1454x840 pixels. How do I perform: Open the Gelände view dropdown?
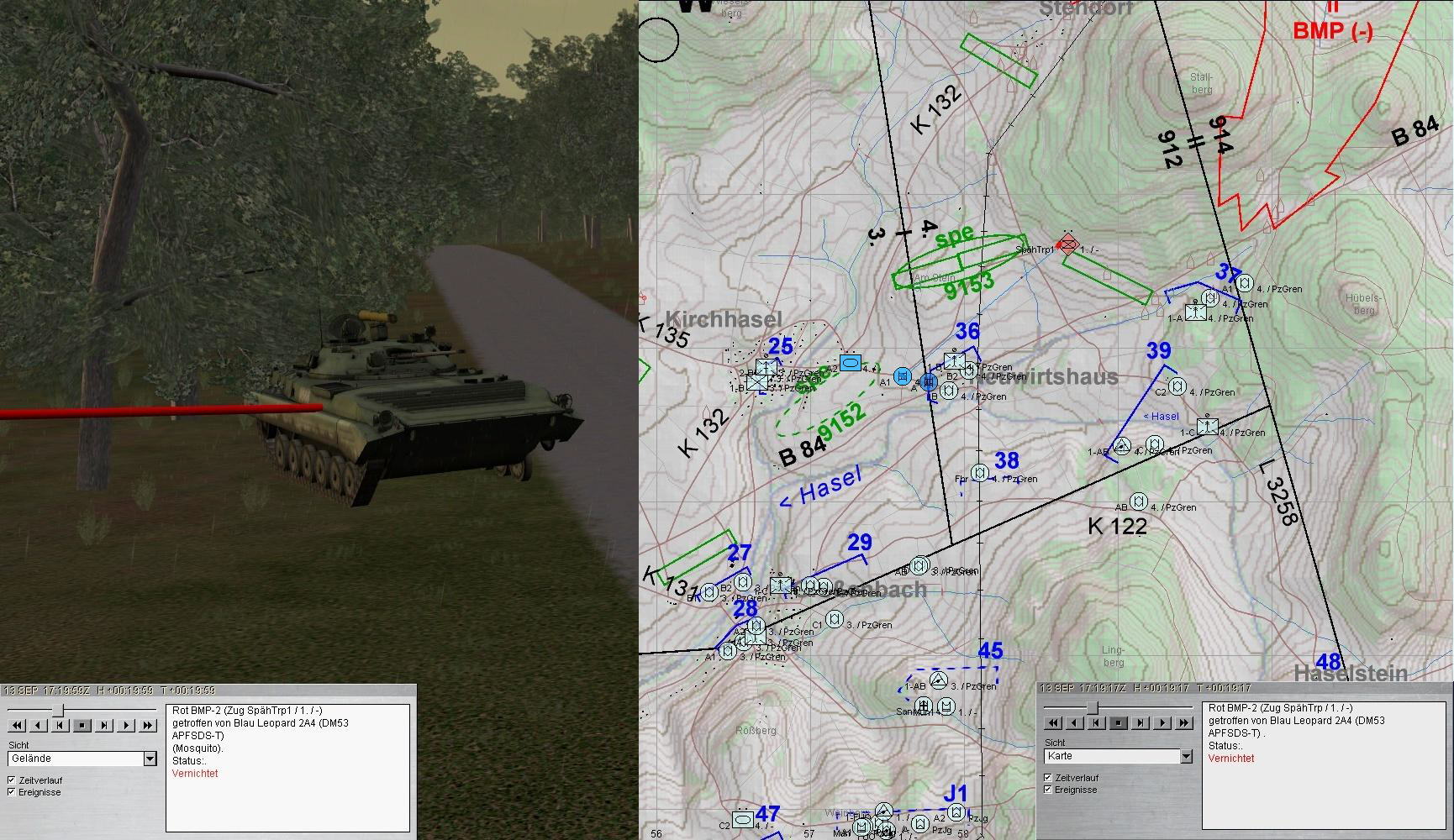click(150, 759)
